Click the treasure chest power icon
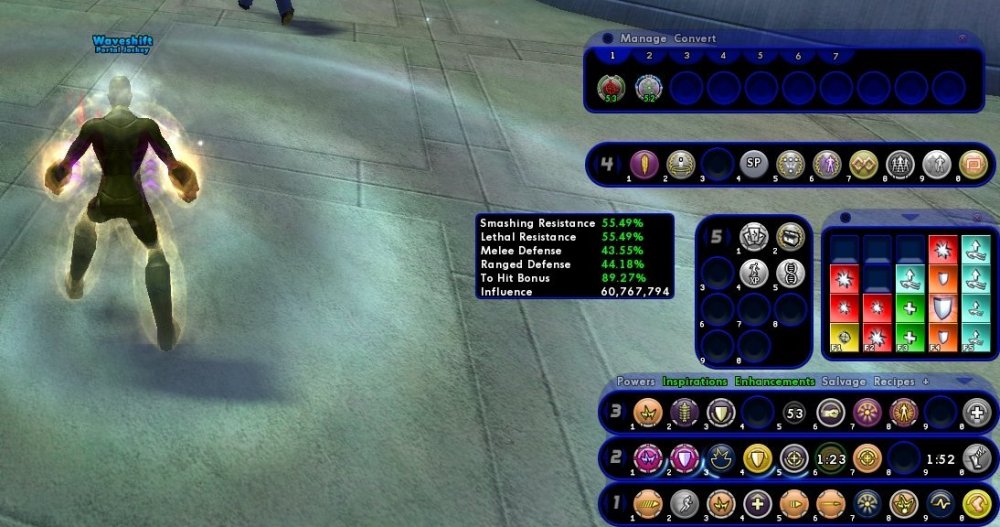The height and width of the screenshot is (527, 1000). pos(790,237)
